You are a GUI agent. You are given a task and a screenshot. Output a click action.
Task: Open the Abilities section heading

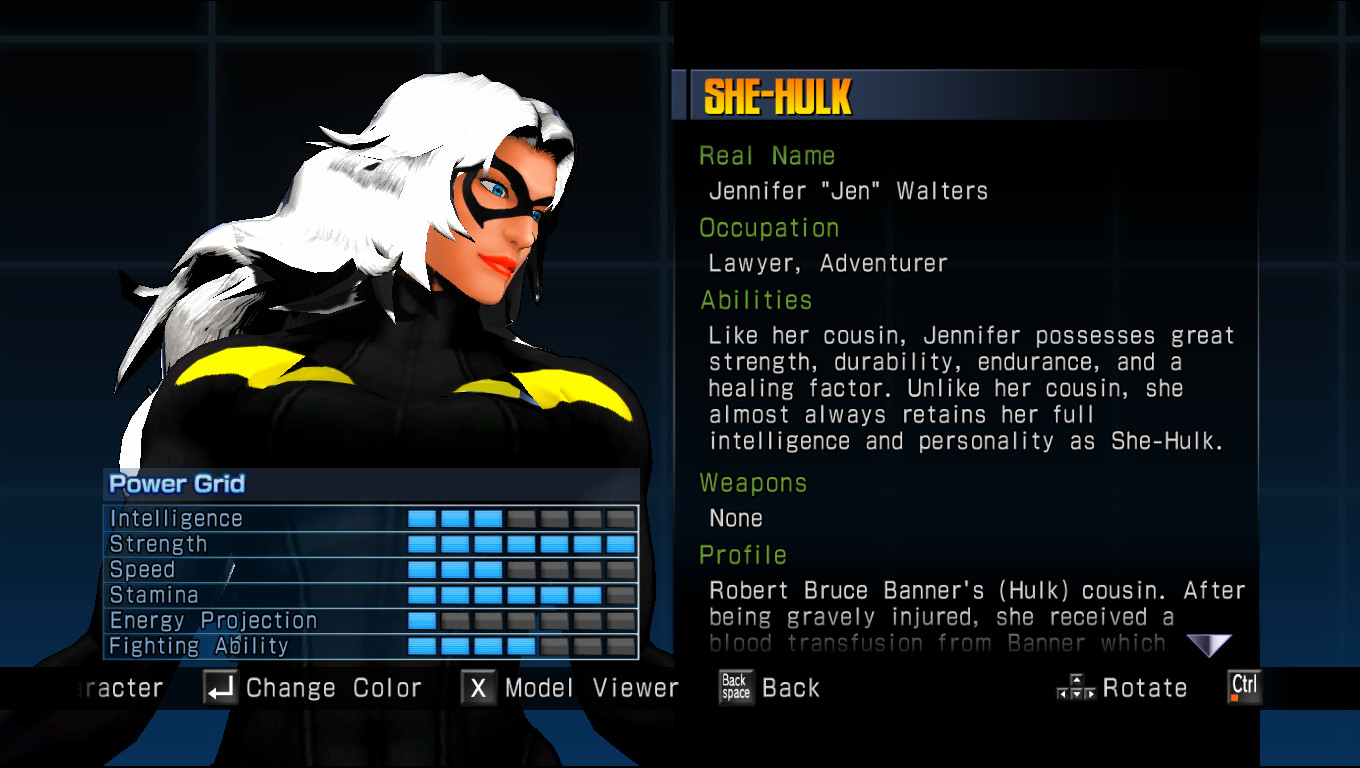pos(757,299)
